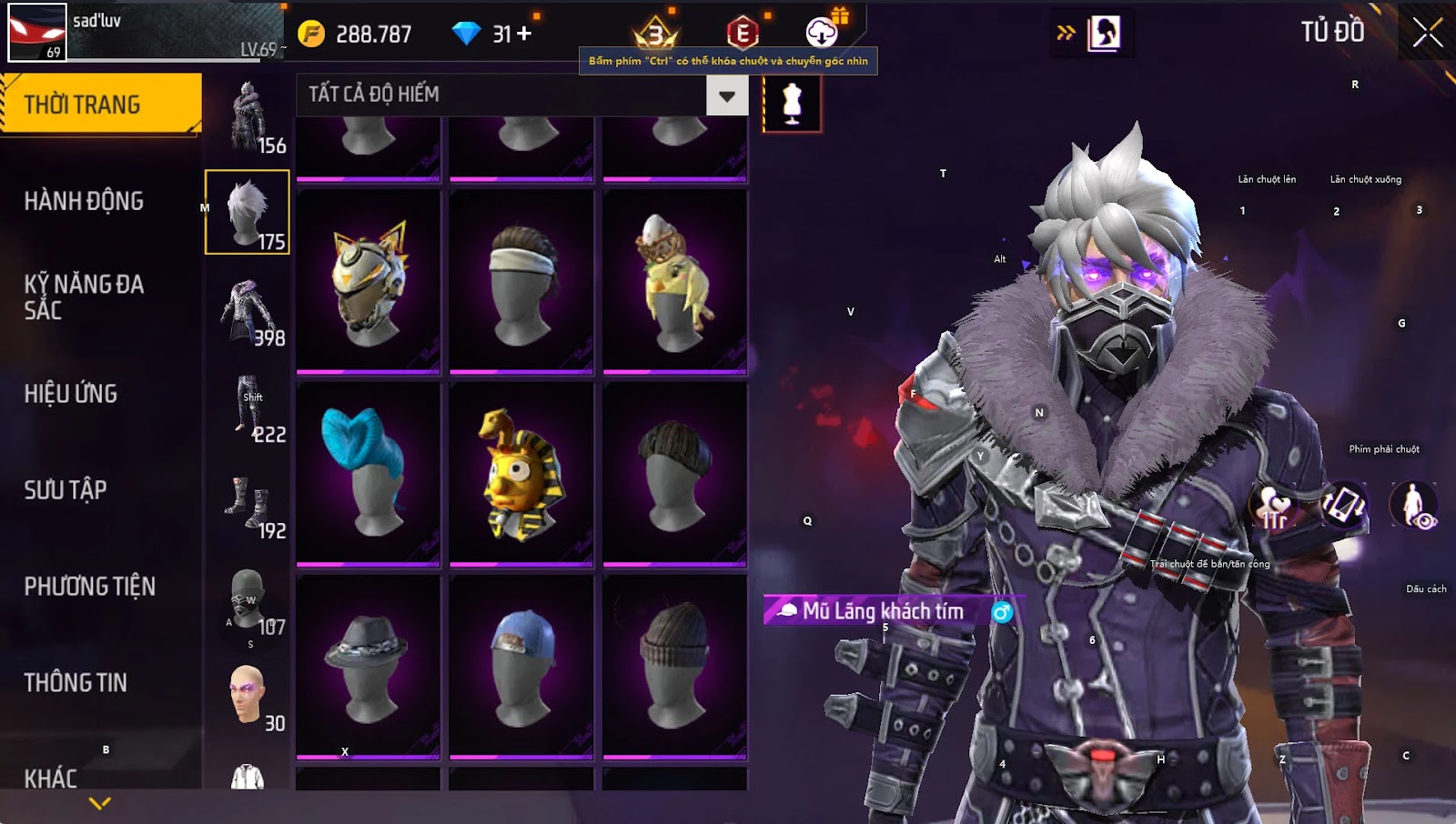
Task: Select the Hiệu Ứng category
Action: coord(71,394)
